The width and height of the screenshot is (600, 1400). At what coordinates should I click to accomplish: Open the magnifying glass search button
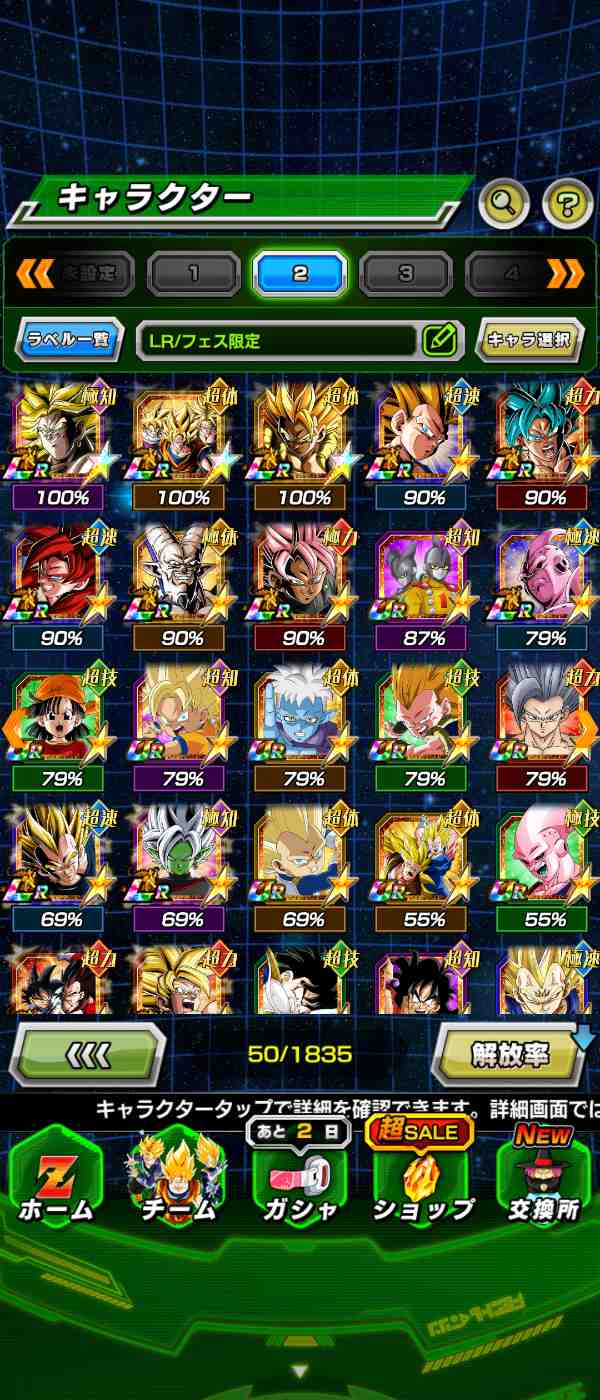(504, 204)
